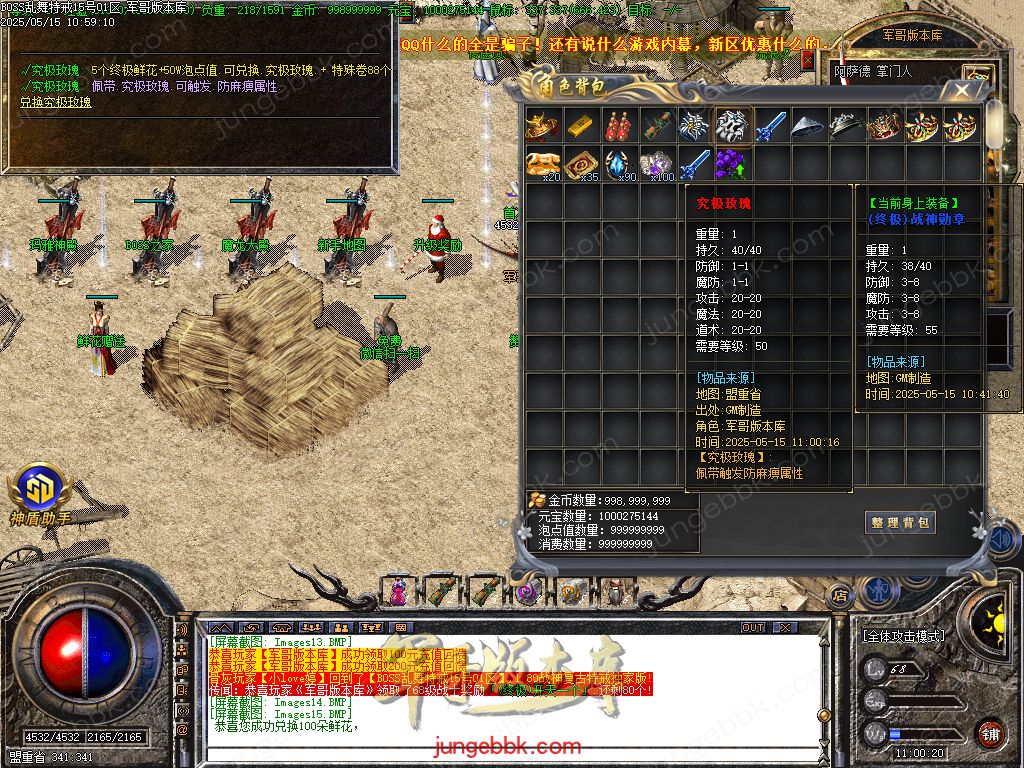Open the blue character figure button
This screenshot has height=768, width=1024.
pos(880,590)
